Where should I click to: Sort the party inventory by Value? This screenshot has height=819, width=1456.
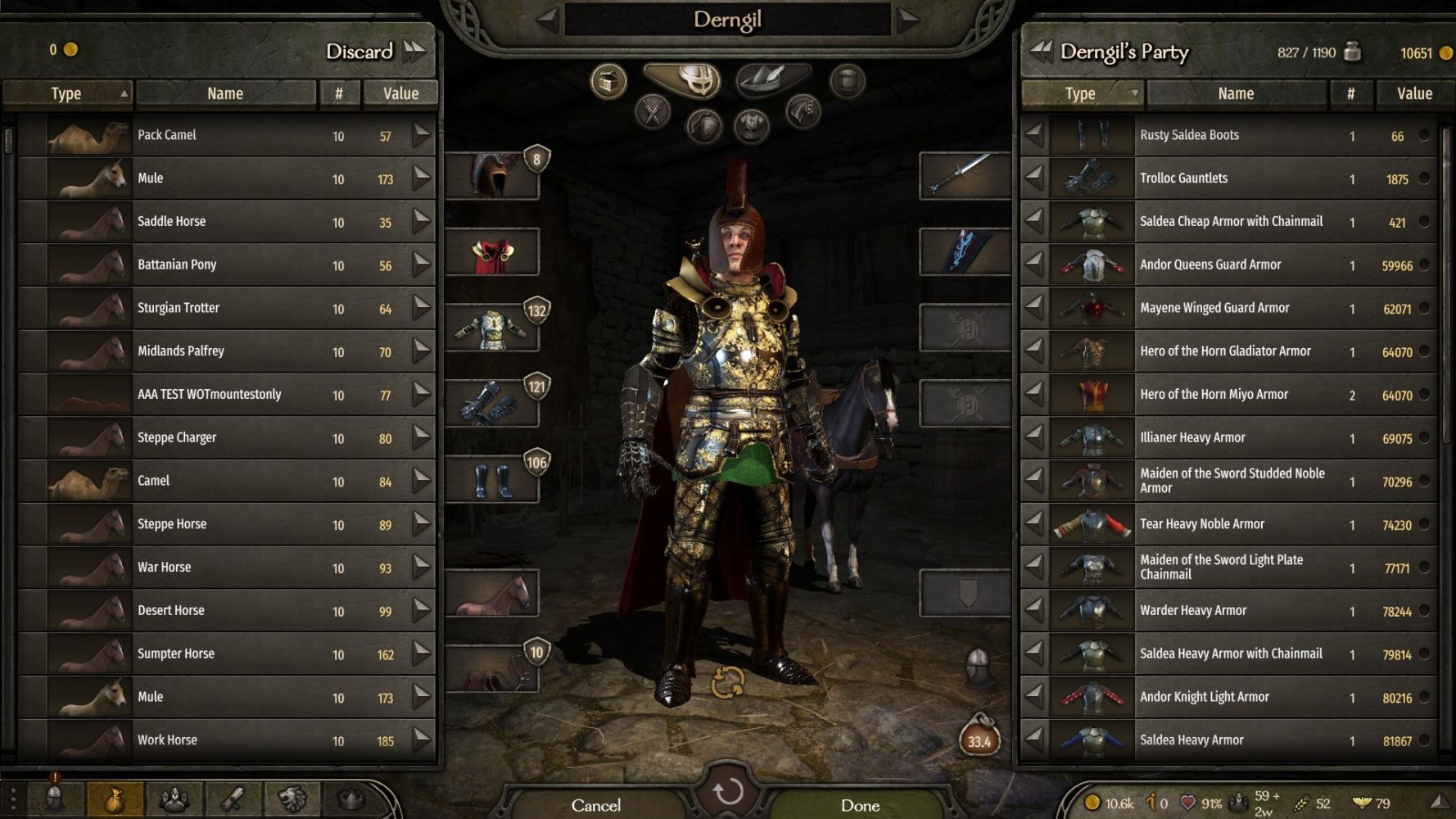(x=1413, y=93)
